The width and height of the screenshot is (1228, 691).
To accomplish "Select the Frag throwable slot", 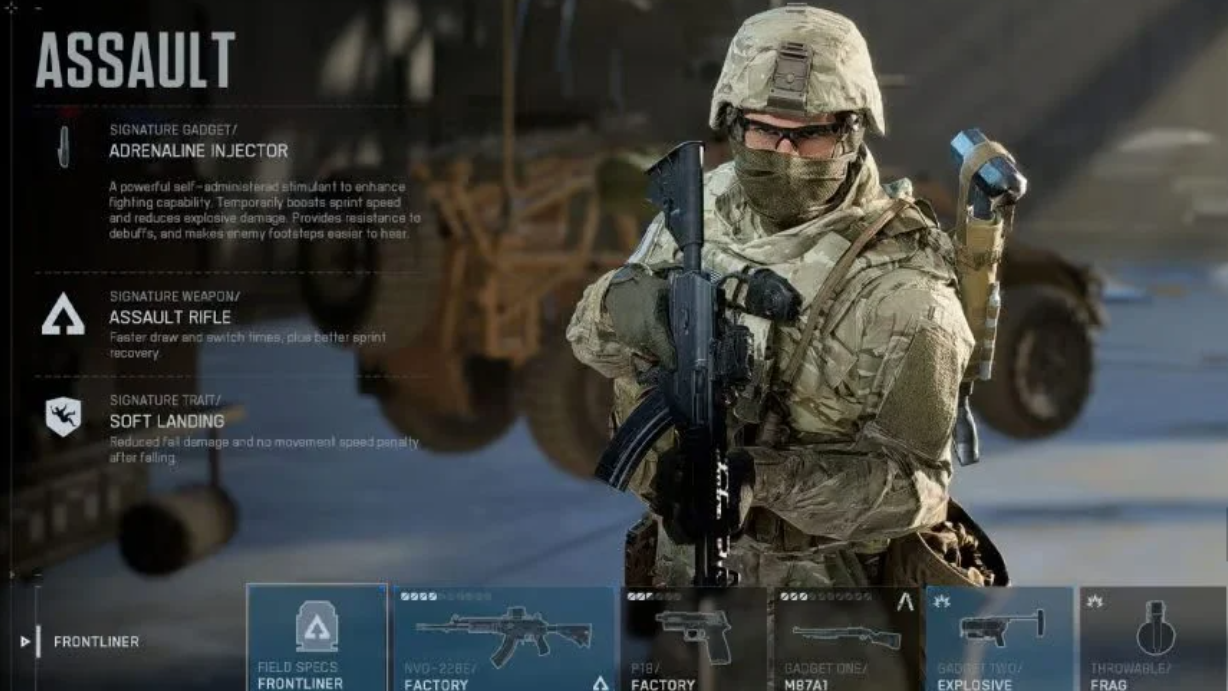I will tap(1153, 638).
